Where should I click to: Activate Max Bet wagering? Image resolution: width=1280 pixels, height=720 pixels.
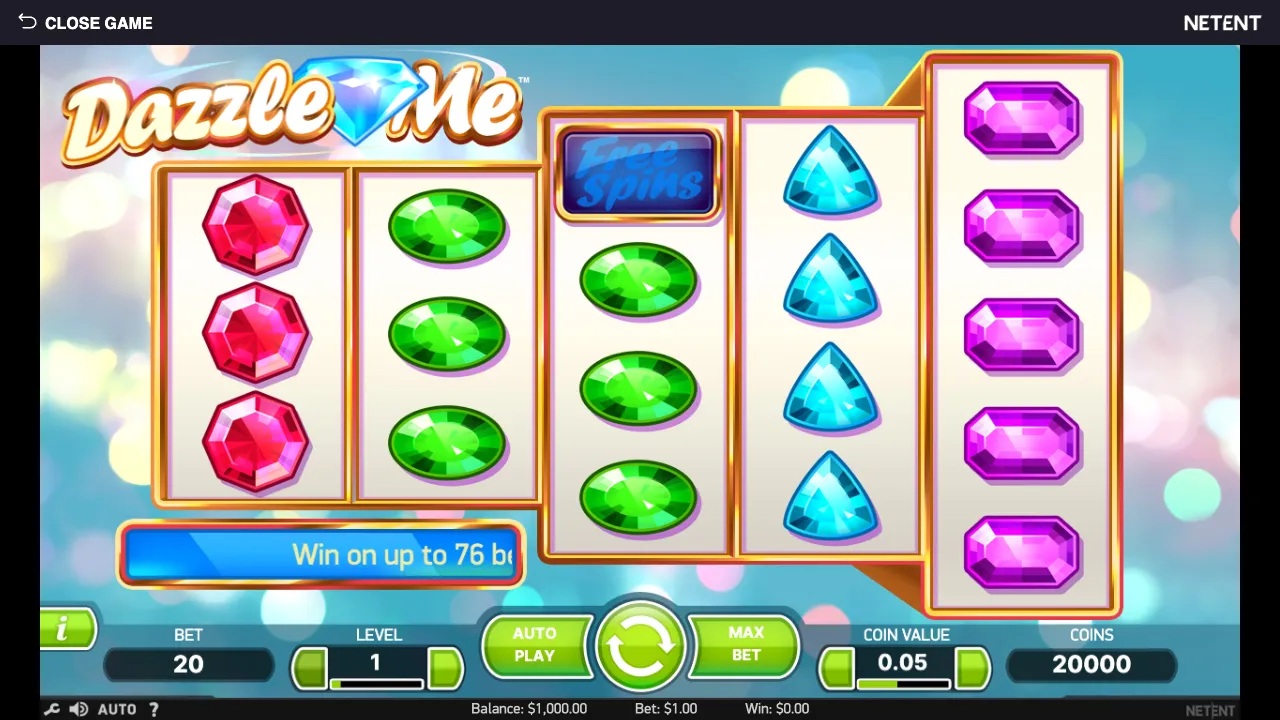point(743,645)
